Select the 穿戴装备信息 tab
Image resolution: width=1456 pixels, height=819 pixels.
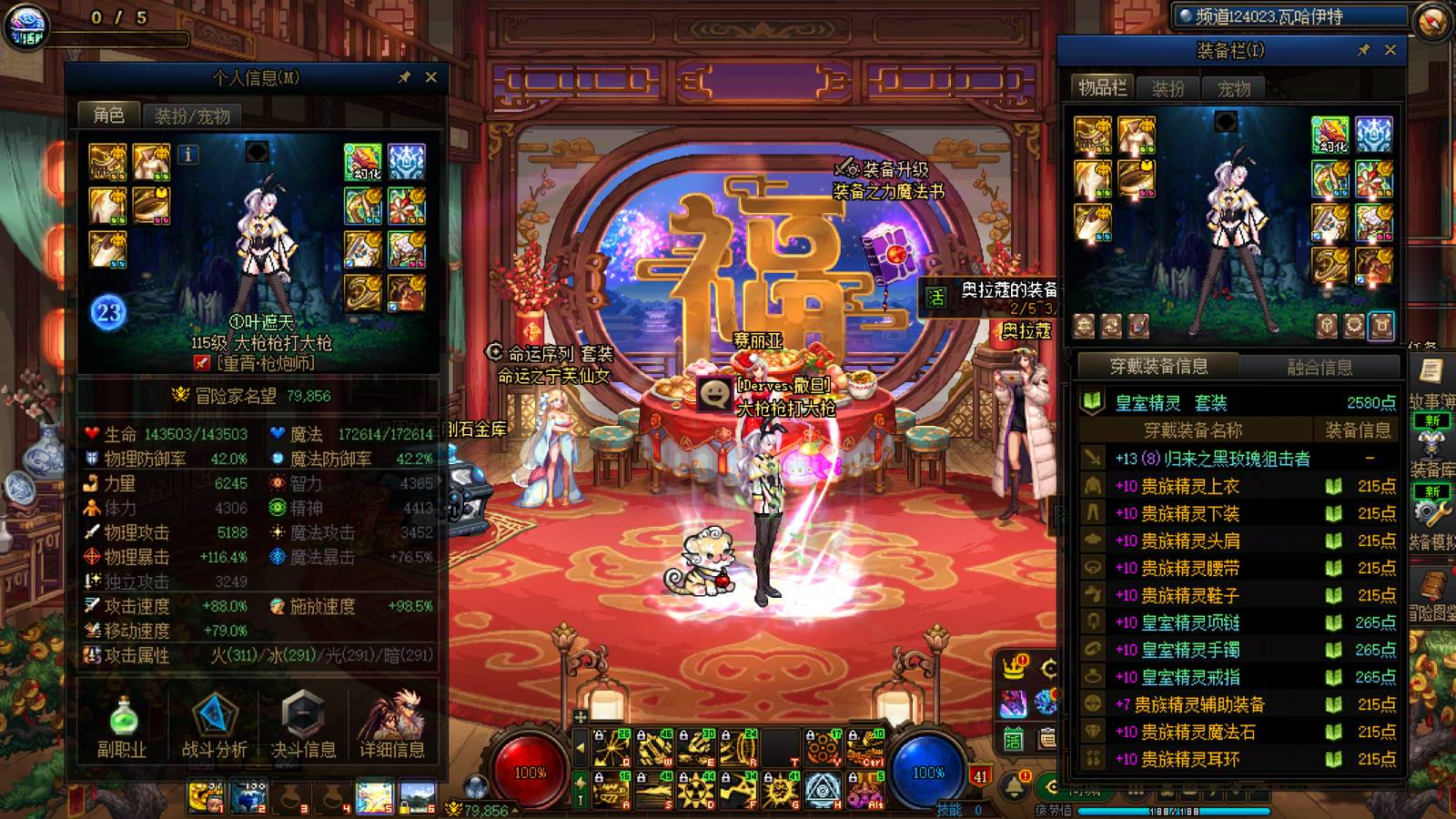coord(1158,367)
